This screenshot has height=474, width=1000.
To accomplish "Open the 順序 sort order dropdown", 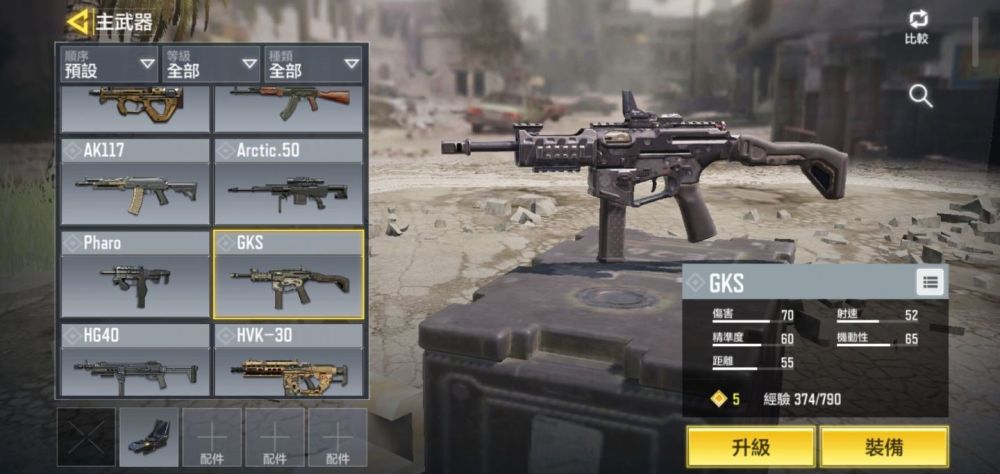I will [110, 64].
